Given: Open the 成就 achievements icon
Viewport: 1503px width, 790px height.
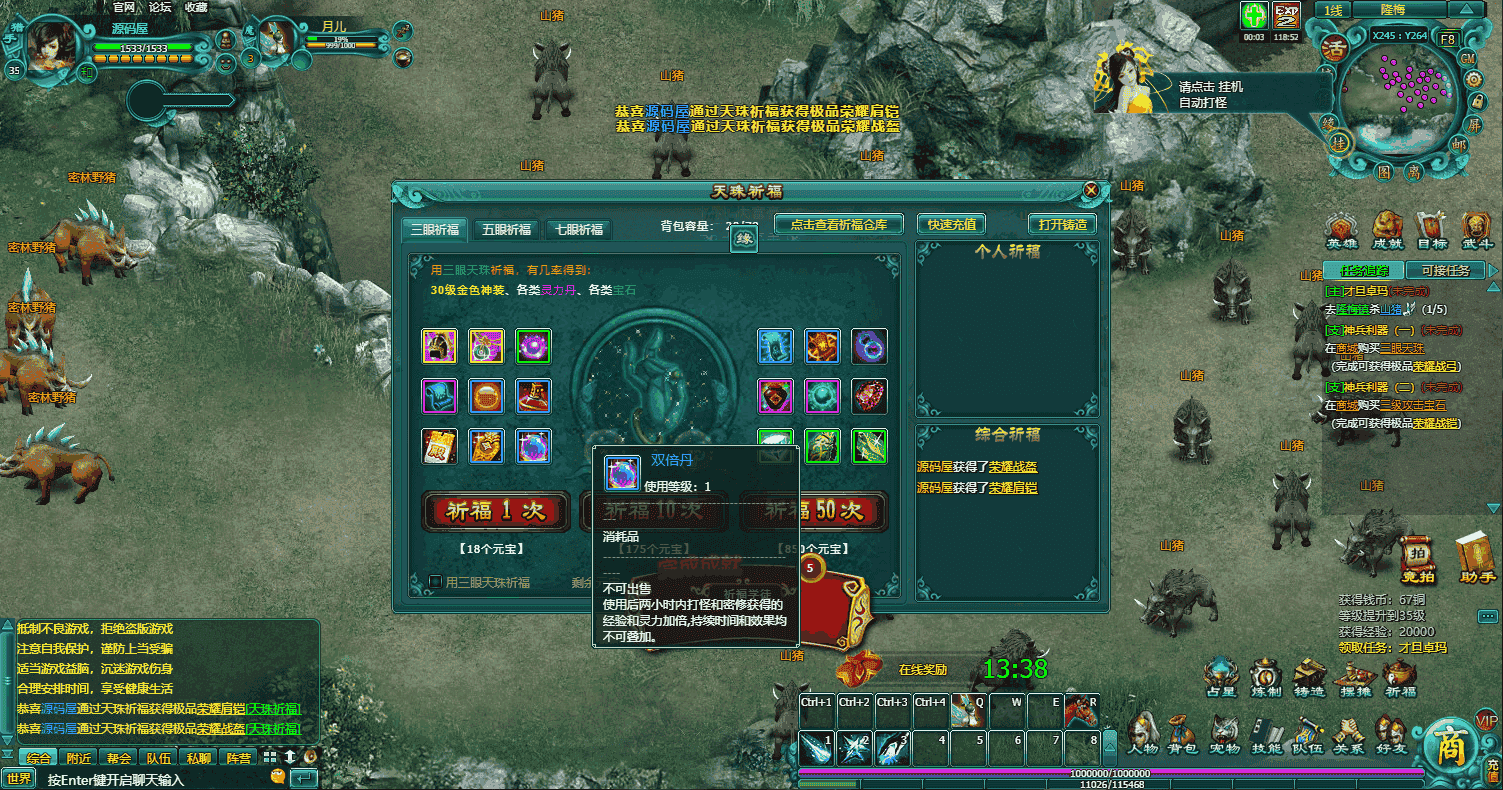Looking at the screenshot, I should (x=1387, y=230).
